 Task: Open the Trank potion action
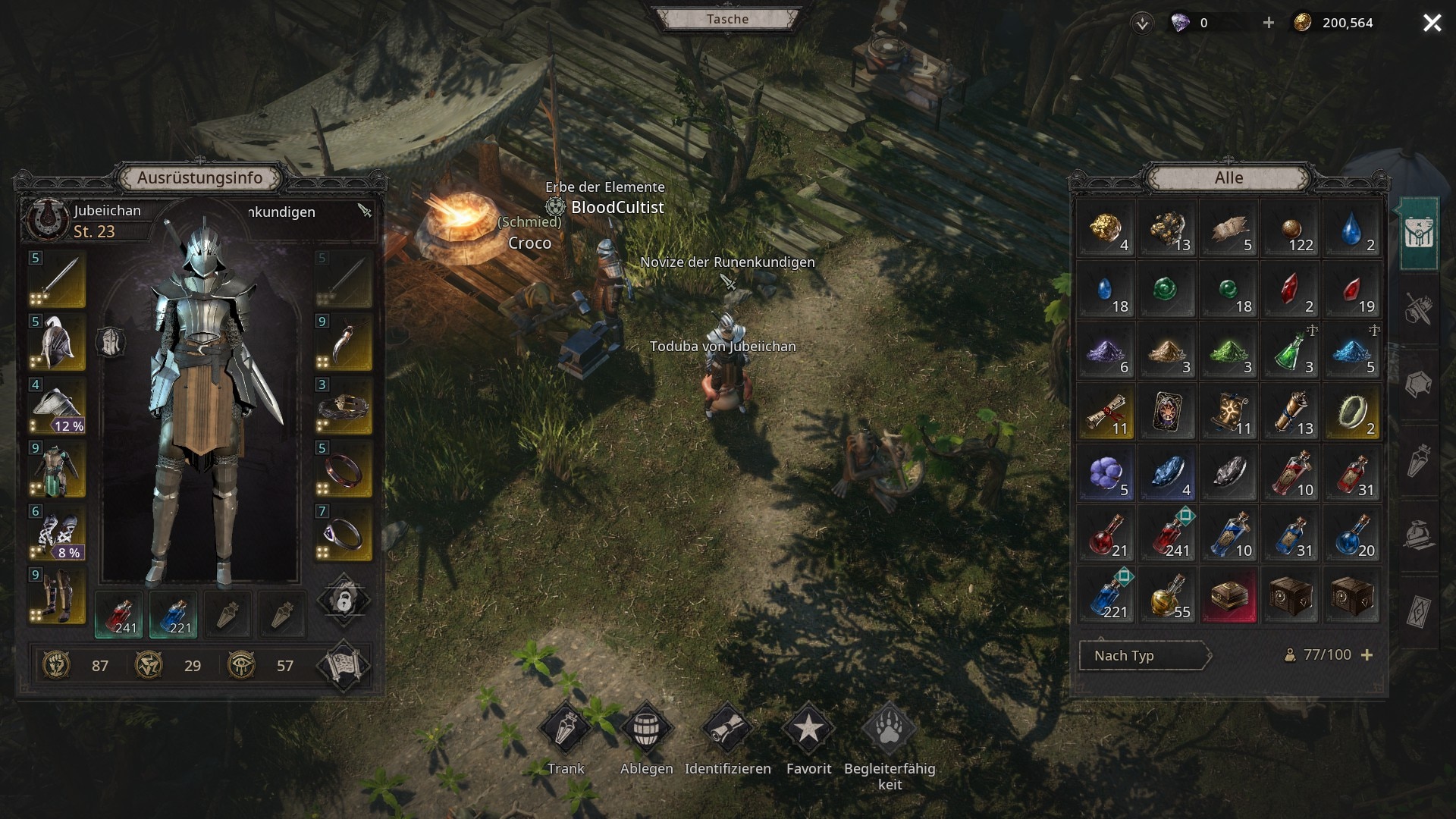[566, 730]
